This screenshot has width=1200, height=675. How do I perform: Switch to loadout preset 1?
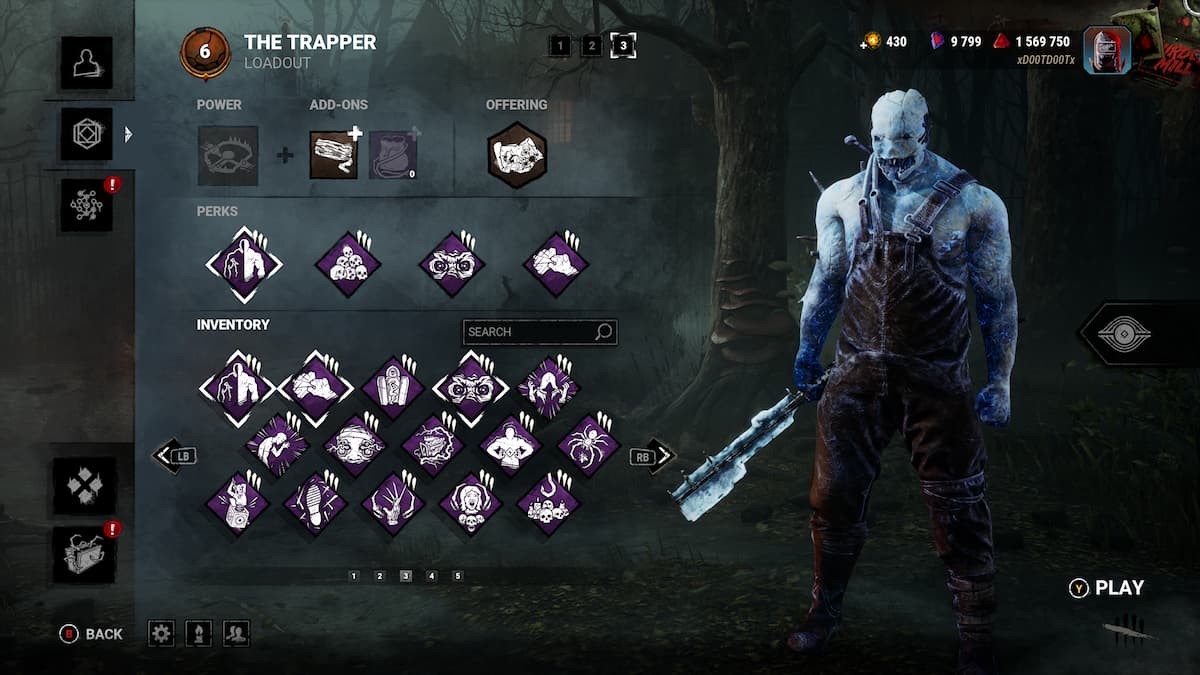click(x=560, y=45)
